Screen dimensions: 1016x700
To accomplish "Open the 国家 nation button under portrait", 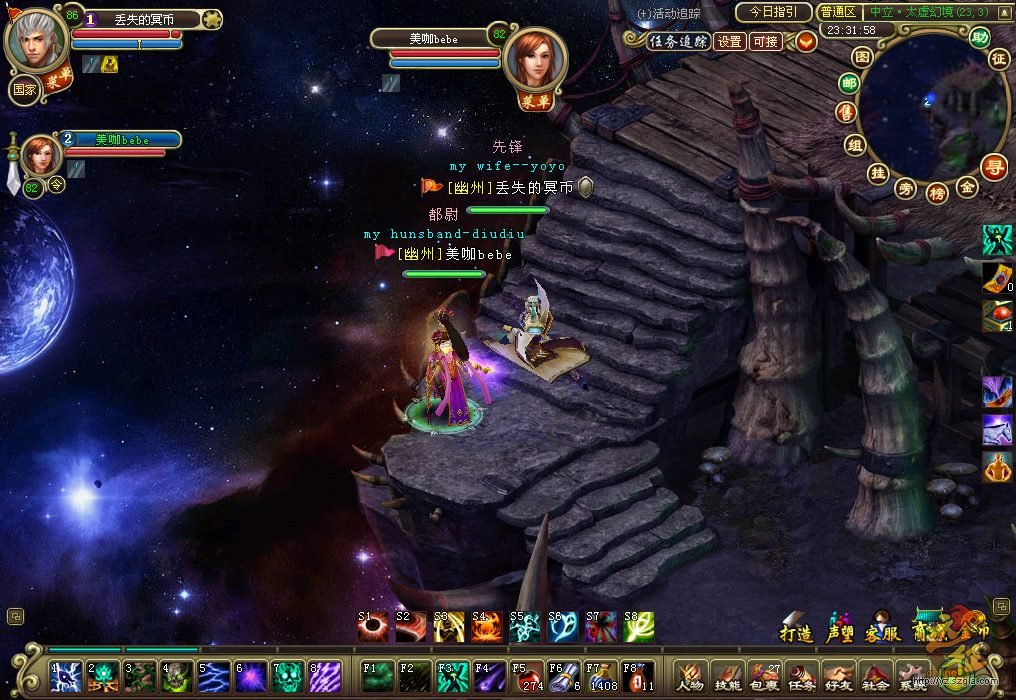I will click(24, 88).
